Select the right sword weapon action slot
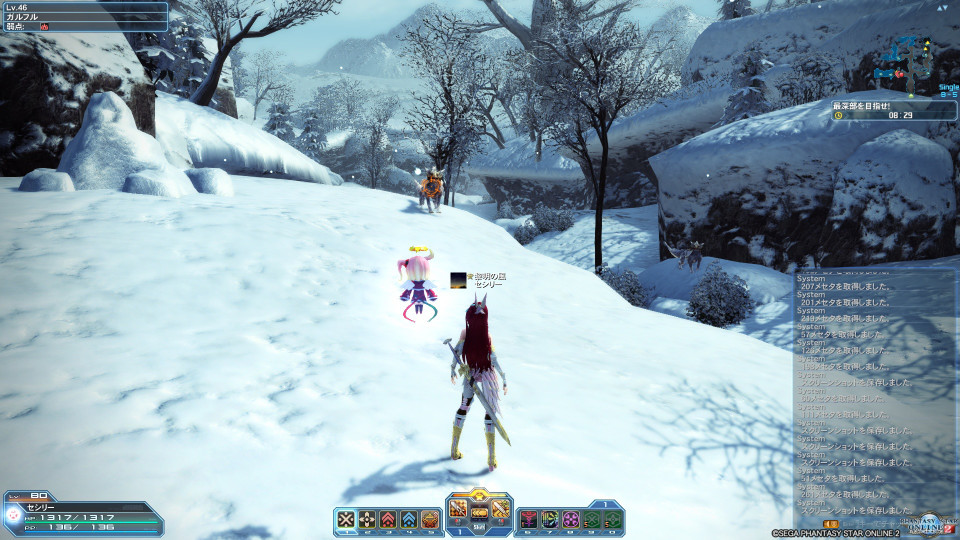 click(x=500, y=510)
